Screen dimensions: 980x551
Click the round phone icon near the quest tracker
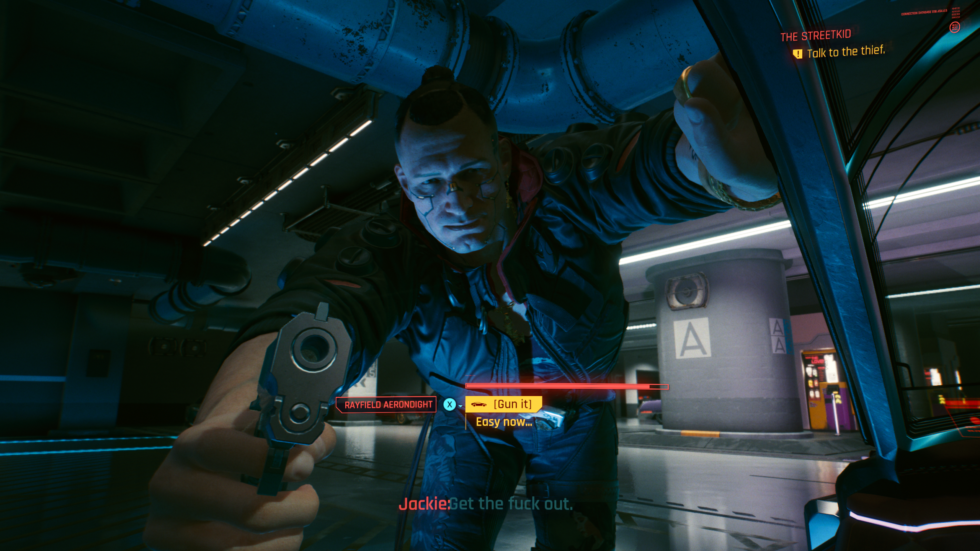(x=954, y=28)
